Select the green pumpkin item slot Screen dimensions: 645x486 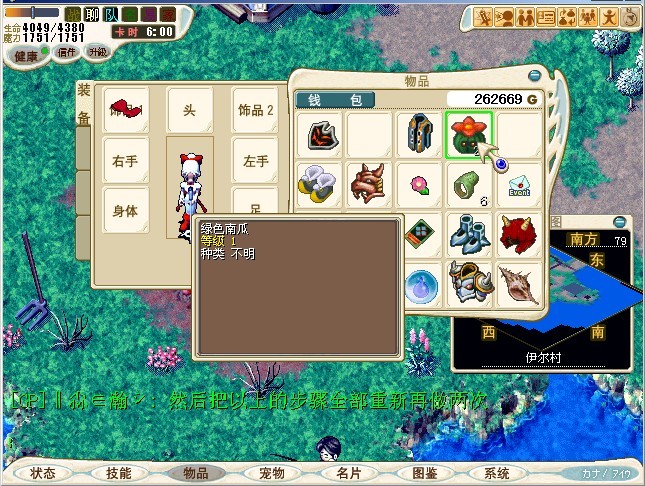pos(468,135)
